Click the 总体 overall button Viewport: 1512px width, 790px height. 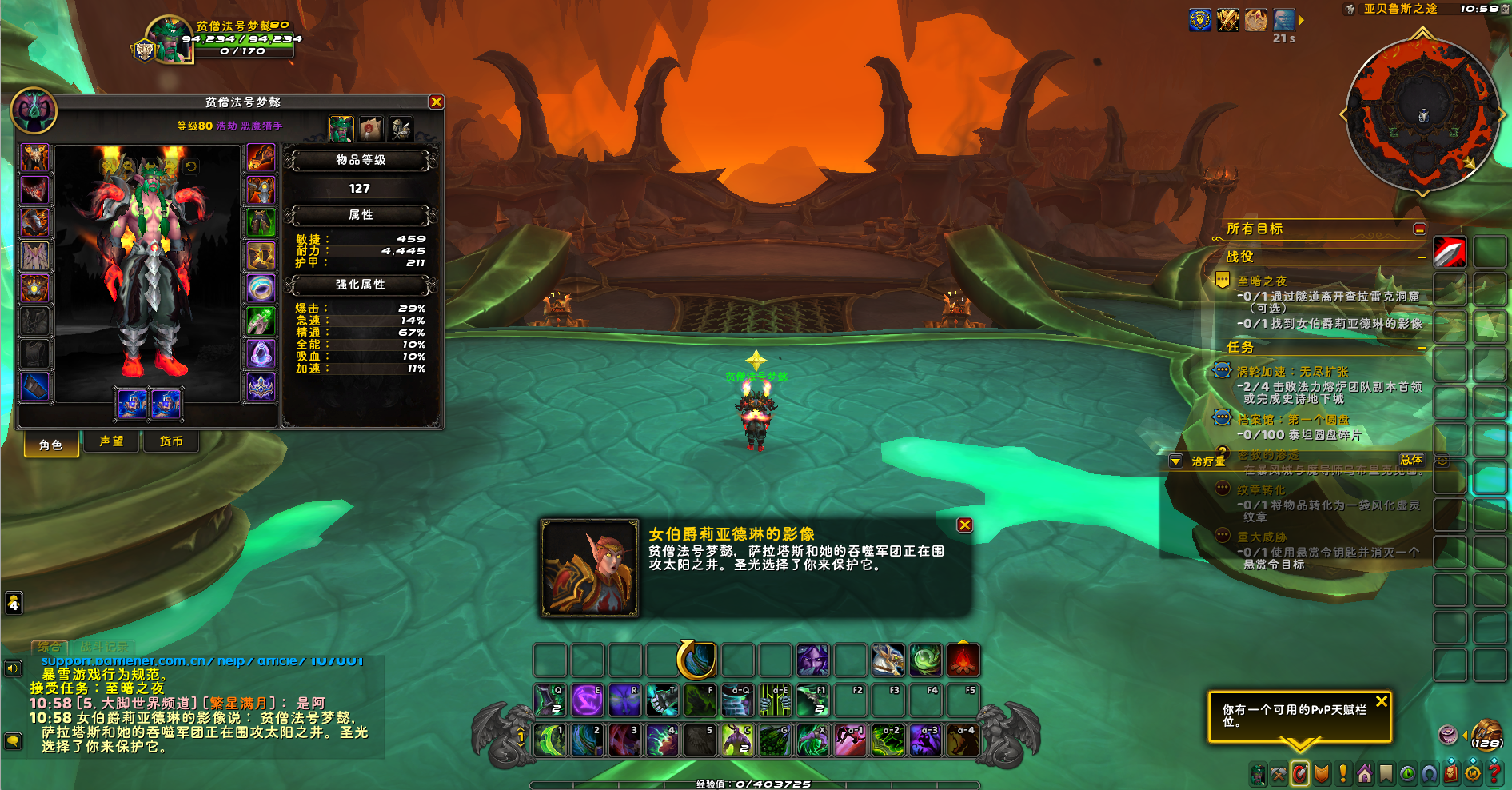click(1411, 460)
